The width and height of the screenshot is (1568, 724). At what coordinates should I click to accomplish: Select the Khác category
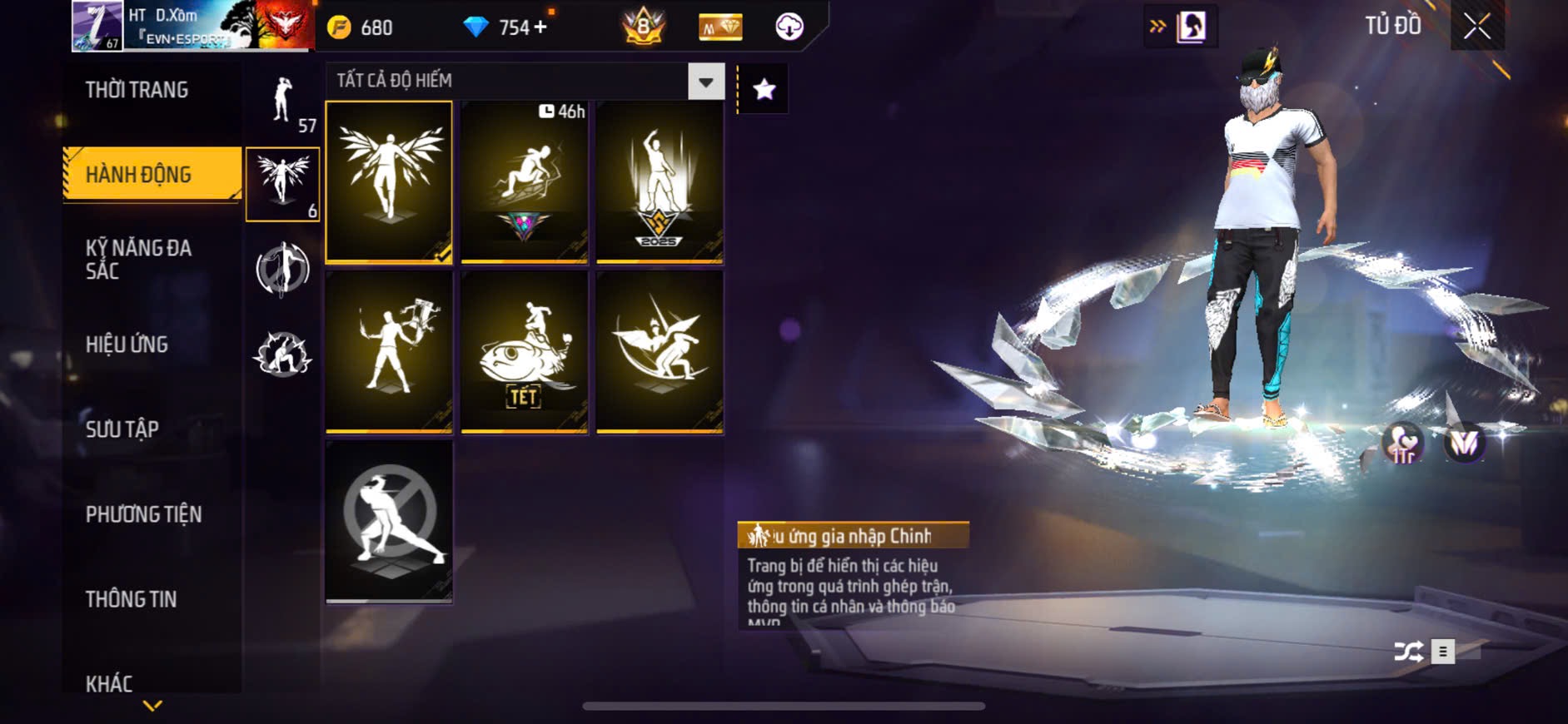109,683
